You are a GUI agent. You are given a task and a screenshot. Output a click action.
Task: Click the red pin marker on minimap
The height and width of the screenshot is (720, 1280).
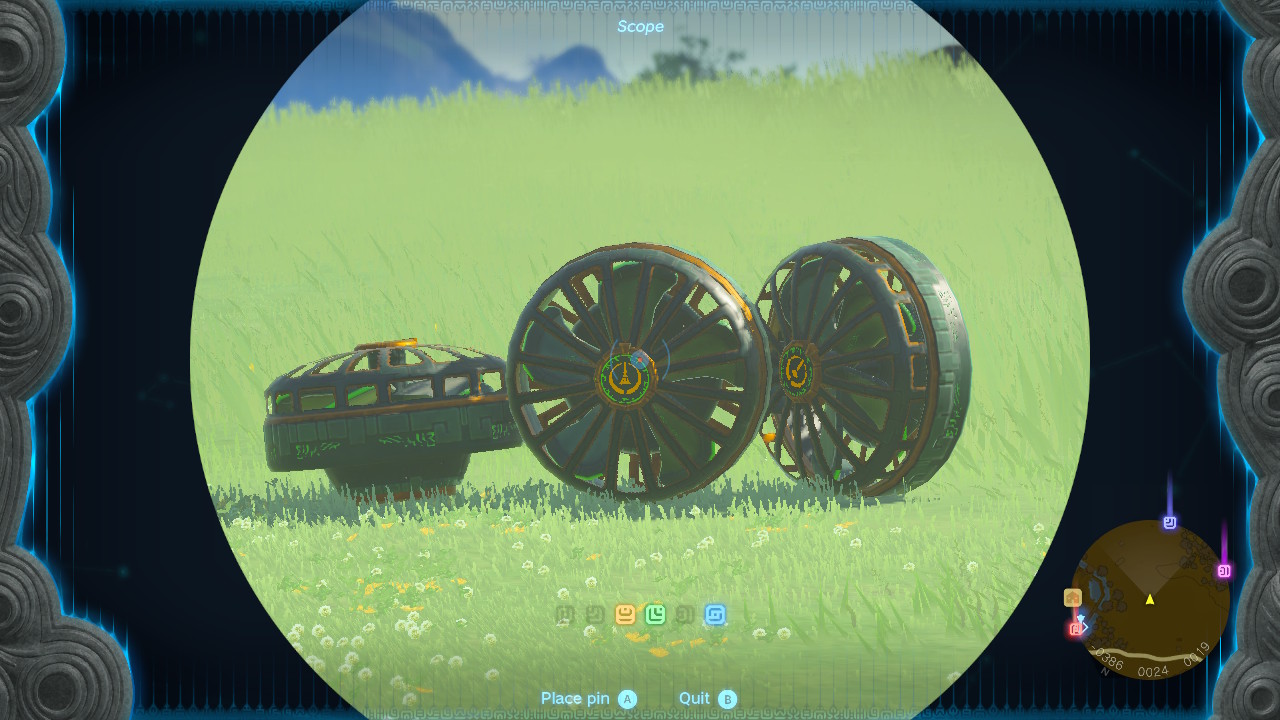(x=1076, y=629)
